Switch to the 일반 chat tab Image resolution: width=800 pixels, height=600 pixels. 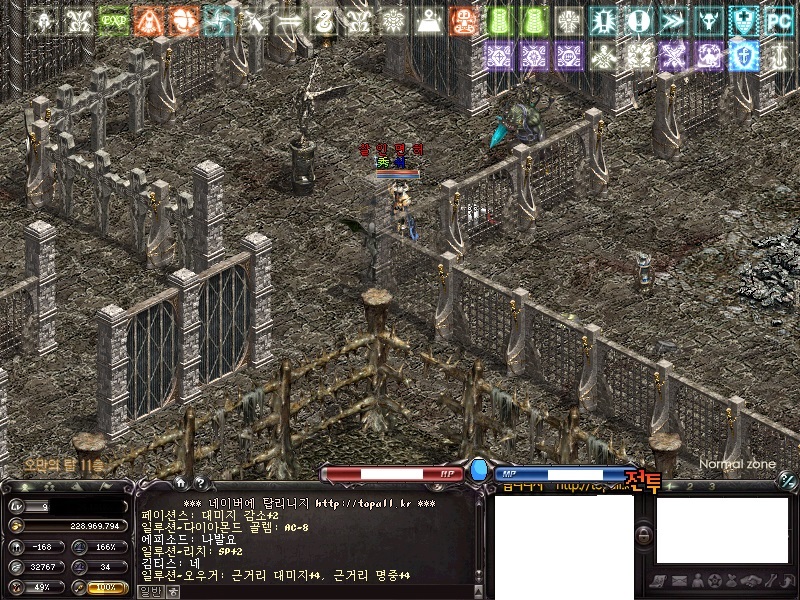pyautogui.click(x=149, y=591)
